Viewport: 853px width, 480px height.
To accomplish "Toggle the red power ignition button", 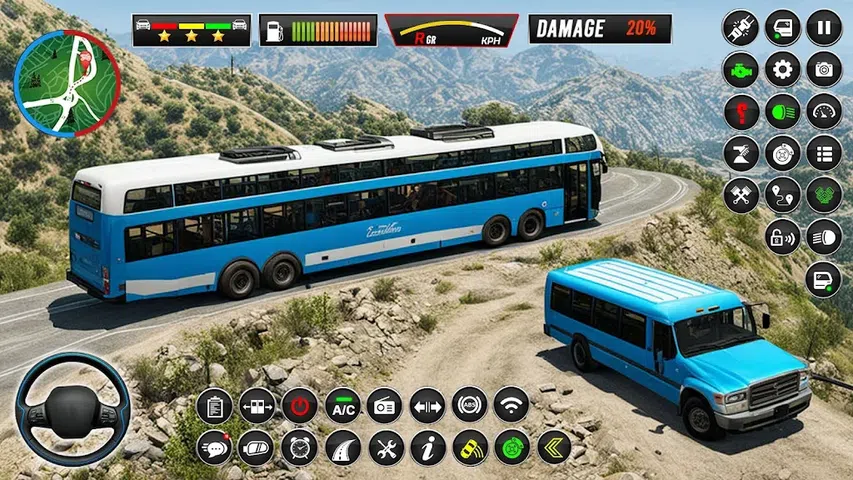I will pos(299,405).
